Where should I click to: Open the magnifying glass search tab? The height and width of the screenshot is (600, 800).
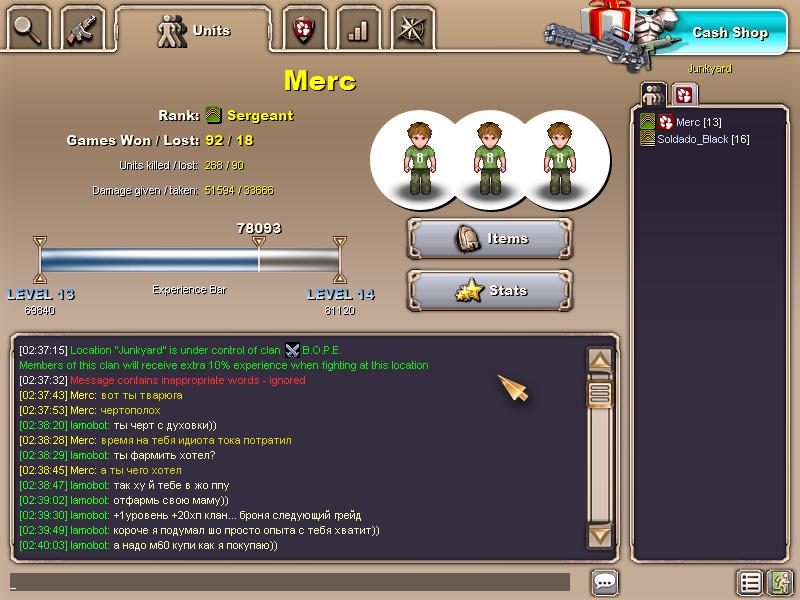(x=28, y=30)
